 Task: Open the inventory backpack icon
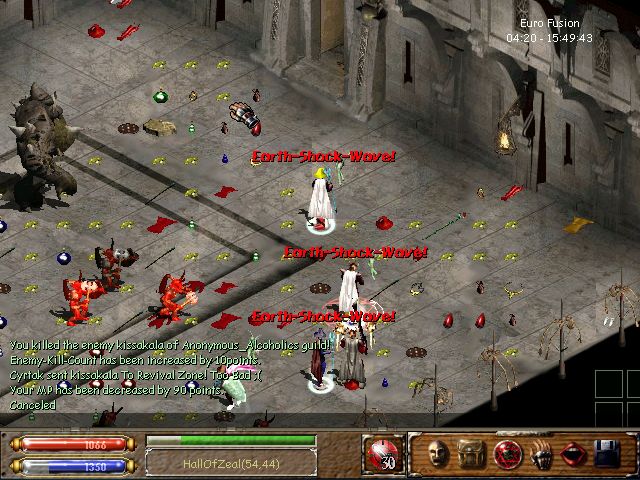click(x=471, y=455)
